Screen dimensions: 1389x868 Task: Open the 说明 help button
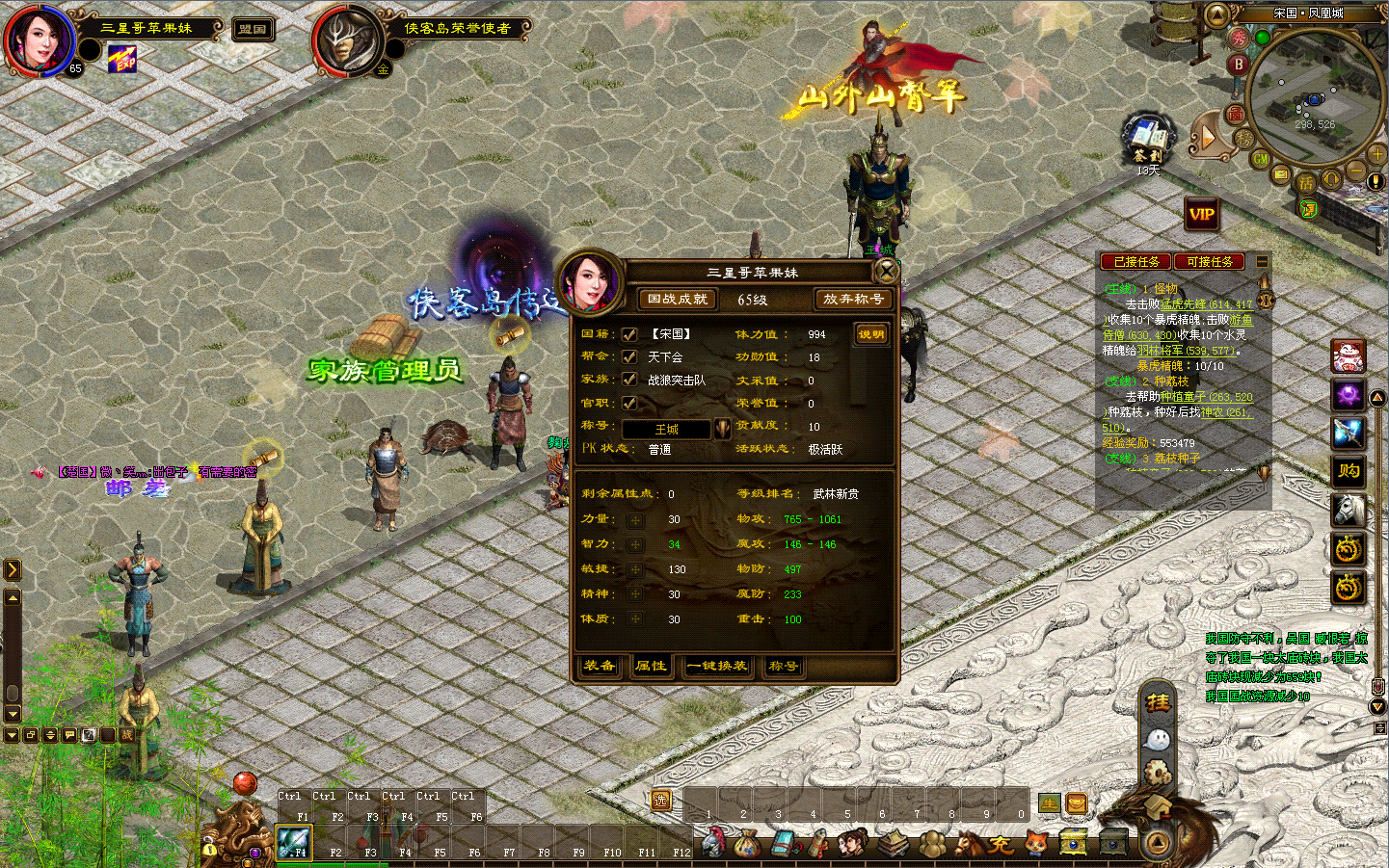(x=870, y=334)
